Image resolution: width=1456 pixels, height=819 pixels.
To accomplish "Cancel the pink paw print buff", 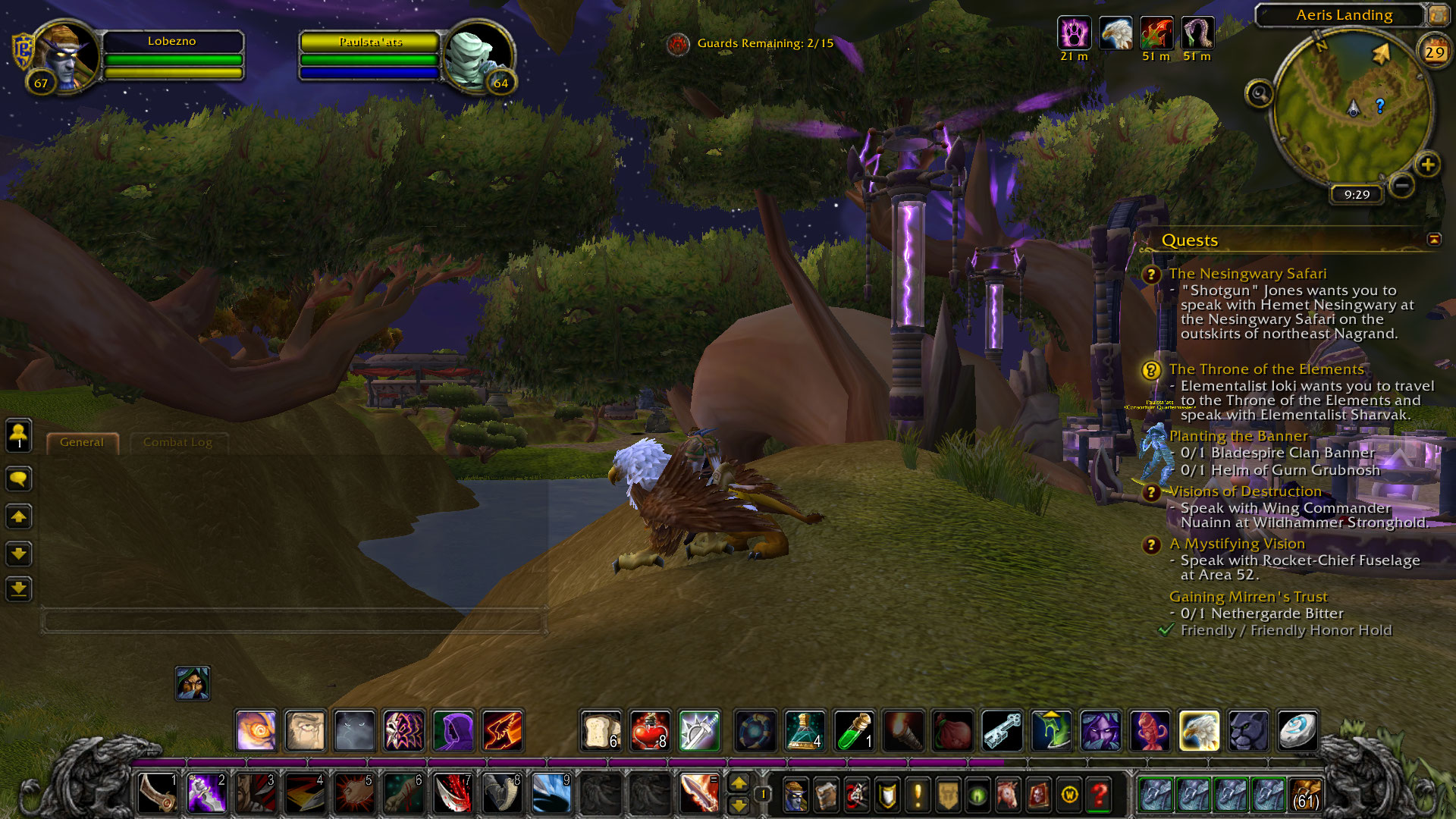I will [x=1074, y=33].
